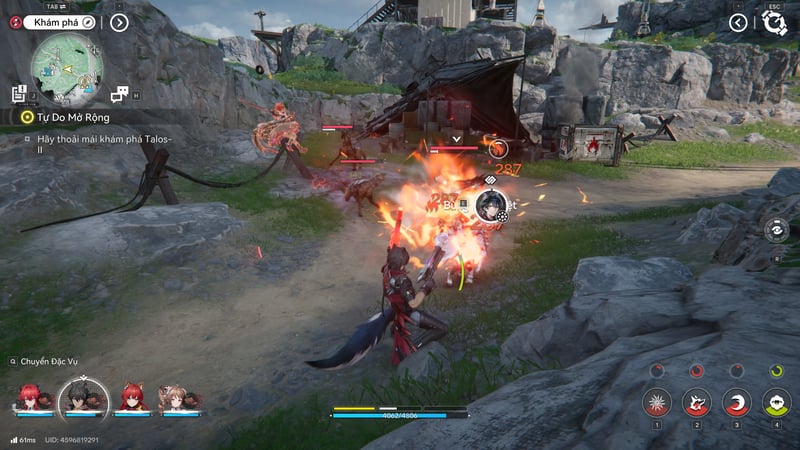
Task: Select the Tự Do Mở Rộng quest tracker
Action: [70, 117]
